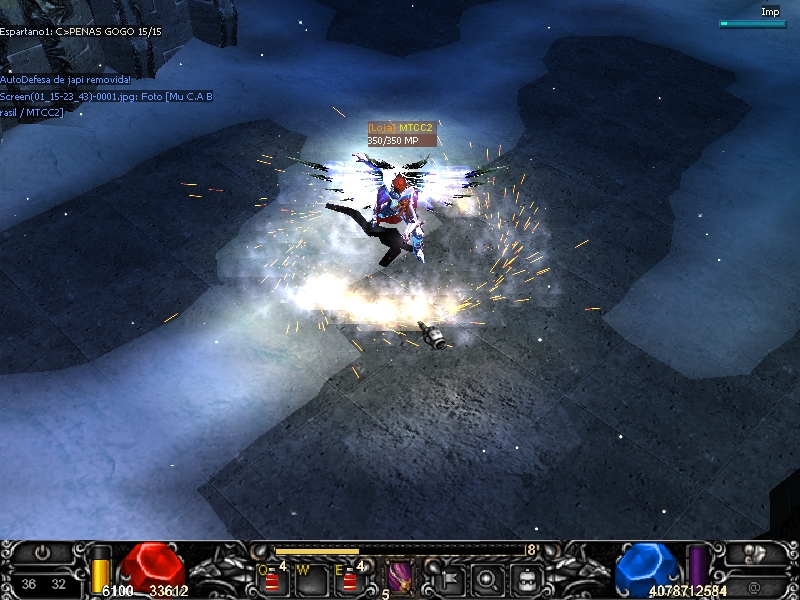Activate the purple skill icon

coord(400,578)
